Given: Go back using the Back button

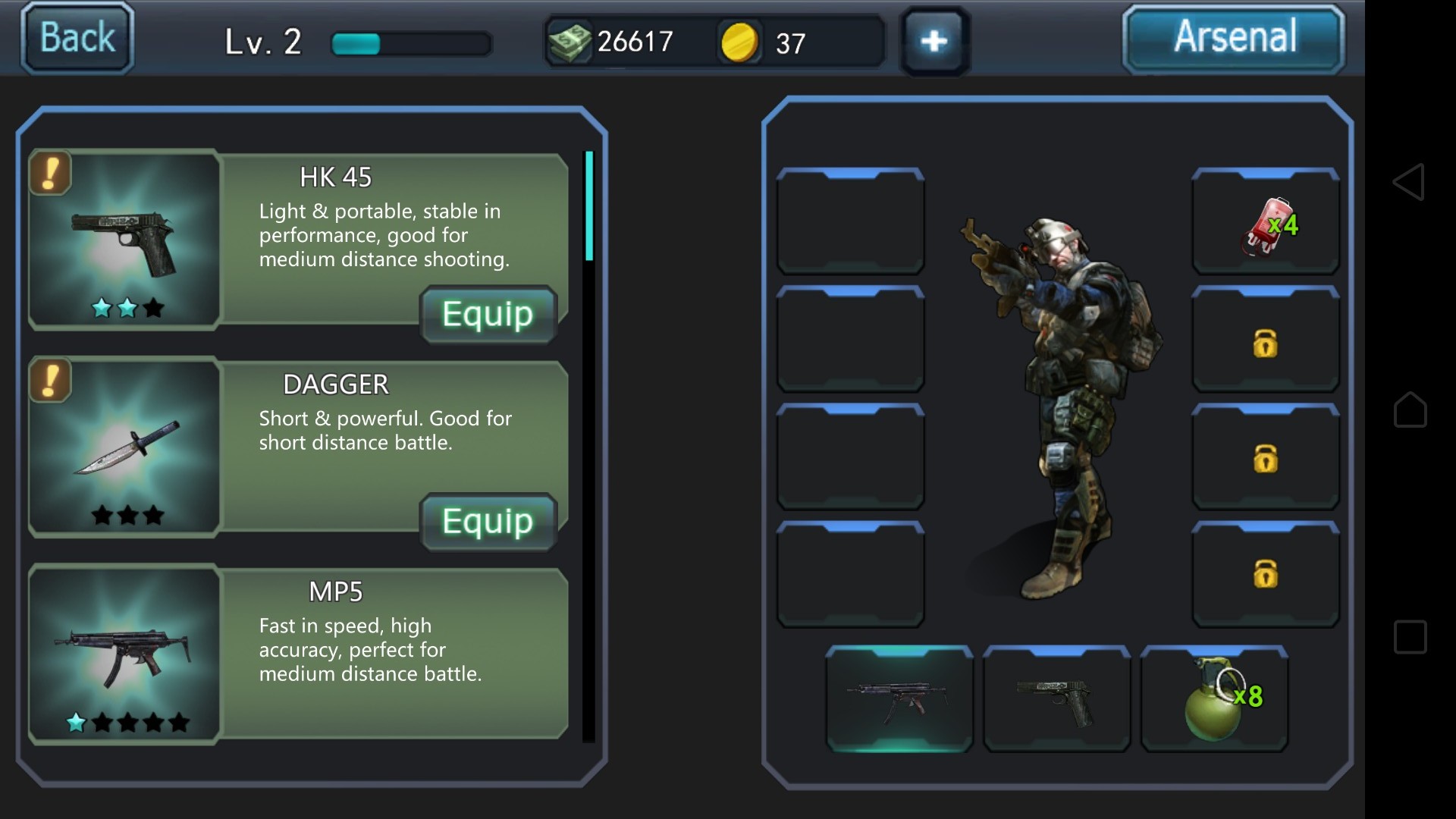Looking at the screenshot, I should pyautogui.click(x=77, y=38).
